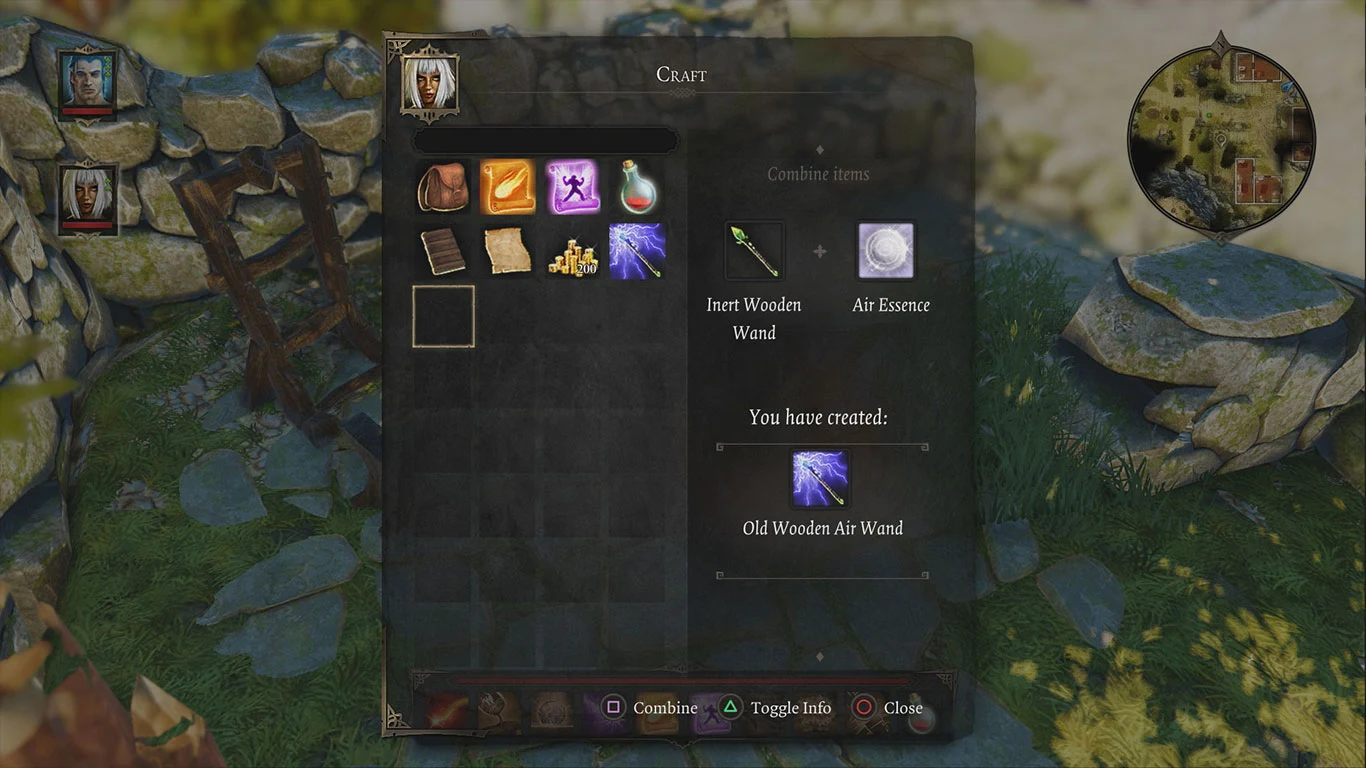Select the leather backpack in the inventory grid
The height and width of the screenshot is (768, 1366).
443,188
